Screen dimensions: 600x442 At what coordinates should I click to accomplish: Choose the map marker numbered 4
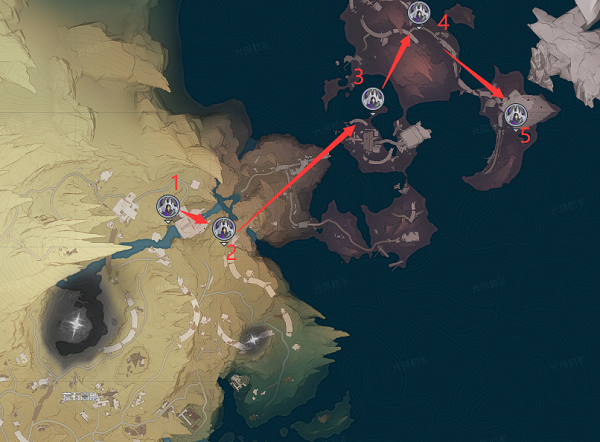tap(419, 12)
